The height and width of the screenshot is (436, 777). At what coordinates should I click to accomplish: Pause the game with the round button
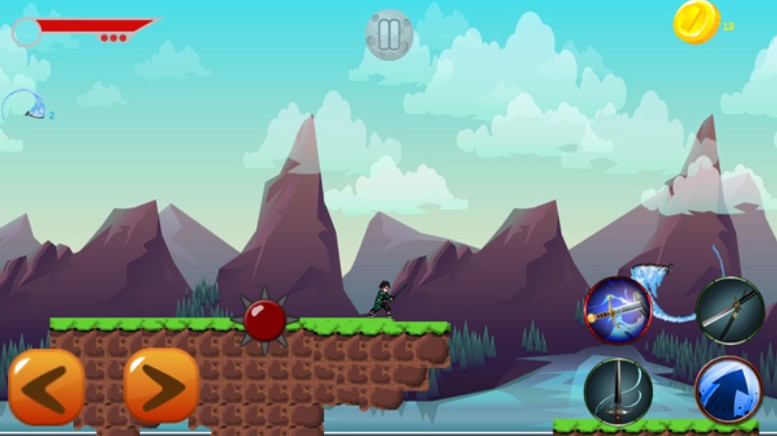point(389,34)
